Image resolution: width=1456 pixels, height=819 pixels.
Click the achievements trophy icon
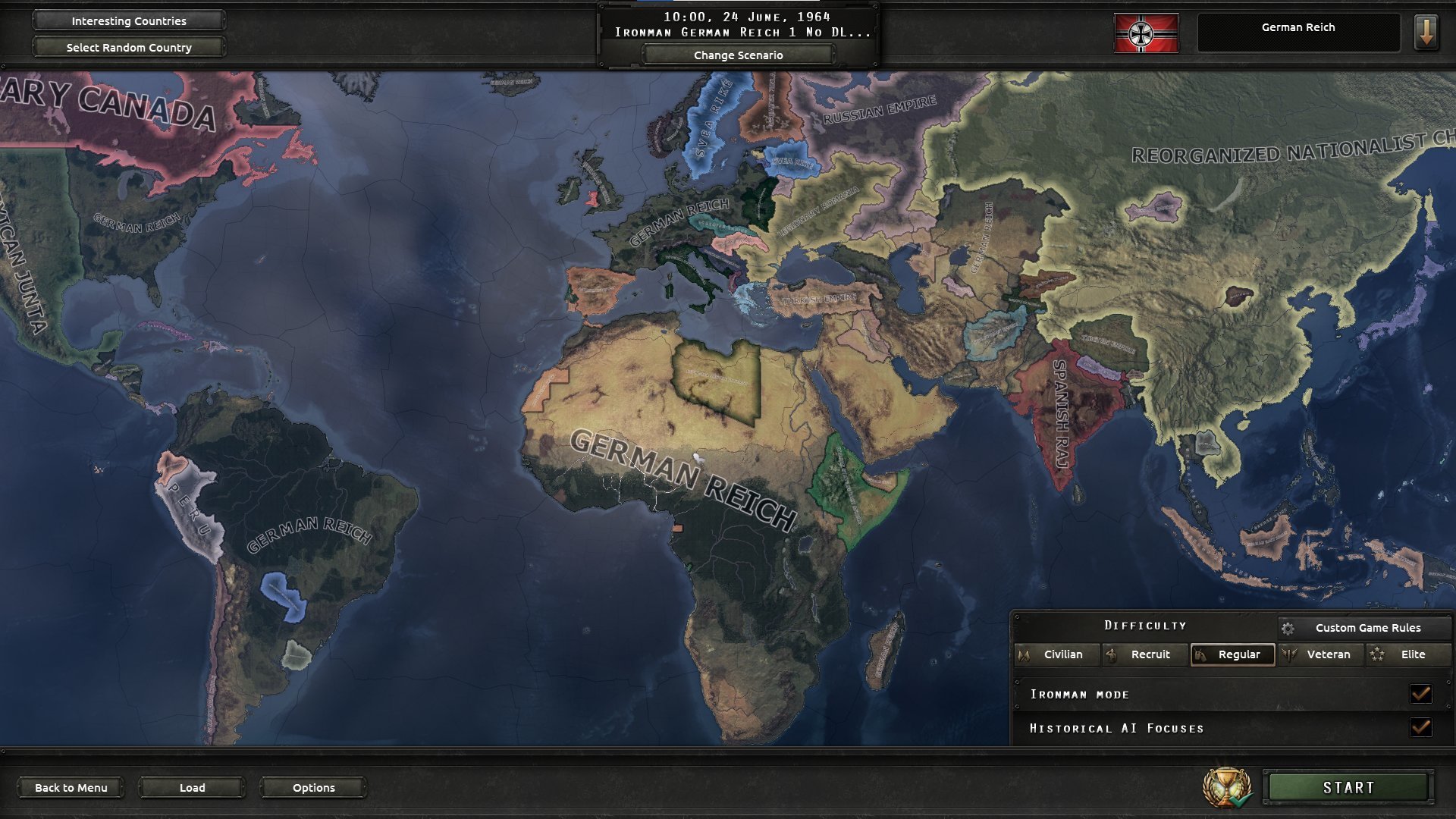[1226, 788]
